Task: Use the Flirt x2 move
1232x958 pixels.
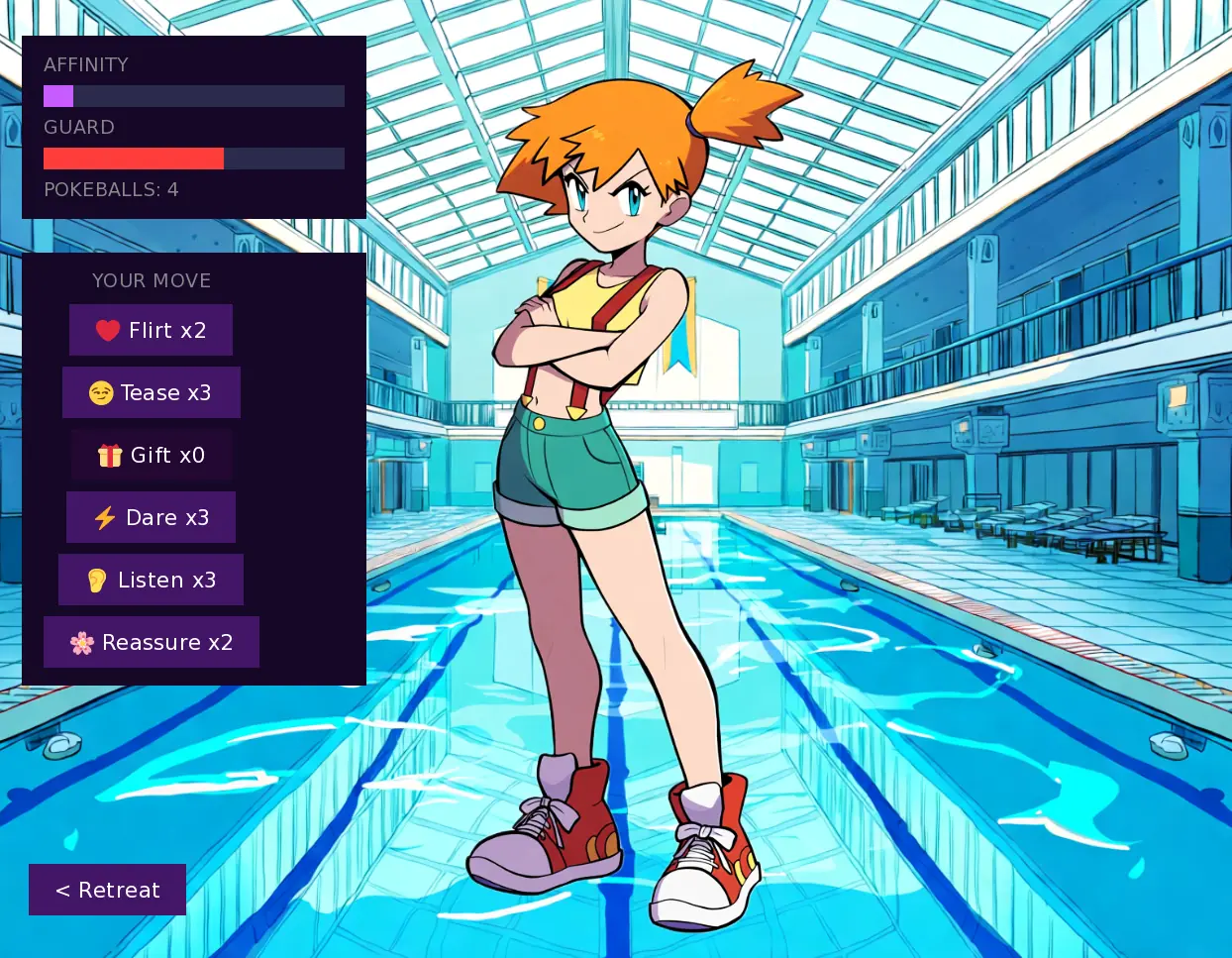Action: coord(151,330)
